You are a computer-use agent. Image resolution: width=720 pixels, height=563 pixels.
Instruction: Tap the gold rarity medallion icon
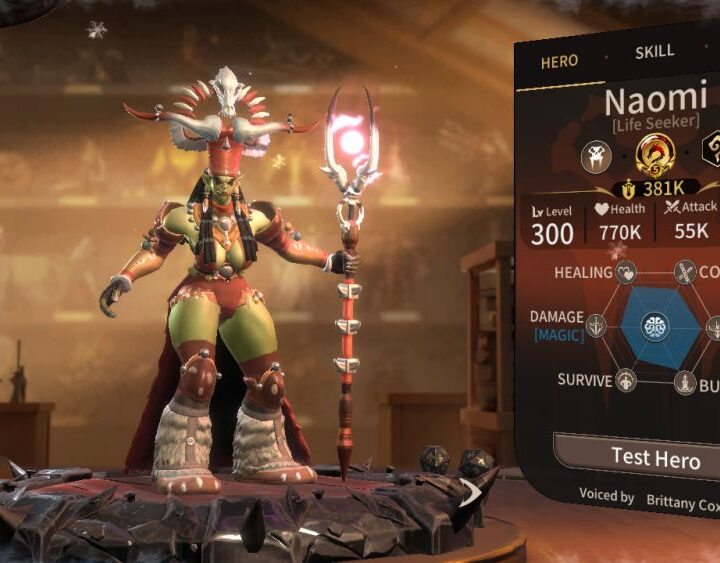[655, 155]
